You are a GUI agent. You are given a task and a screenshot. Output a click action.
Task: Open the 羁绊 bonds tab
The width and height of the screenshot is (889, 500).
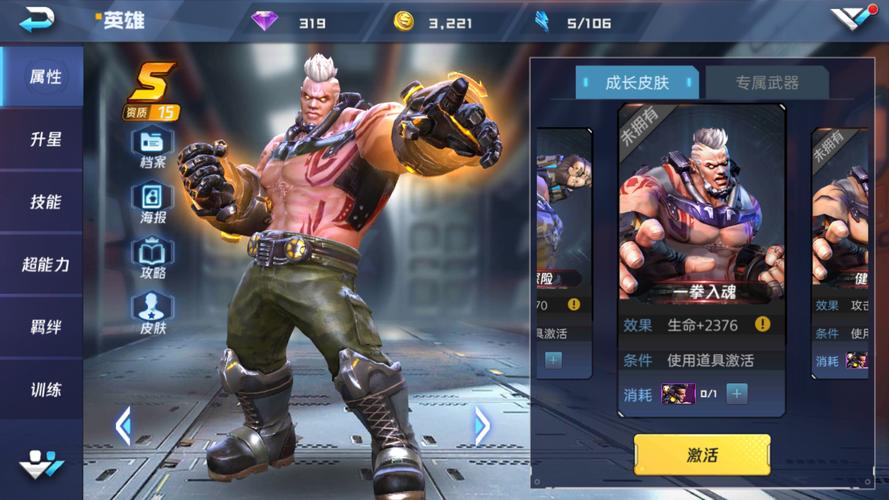click(45, 327)
